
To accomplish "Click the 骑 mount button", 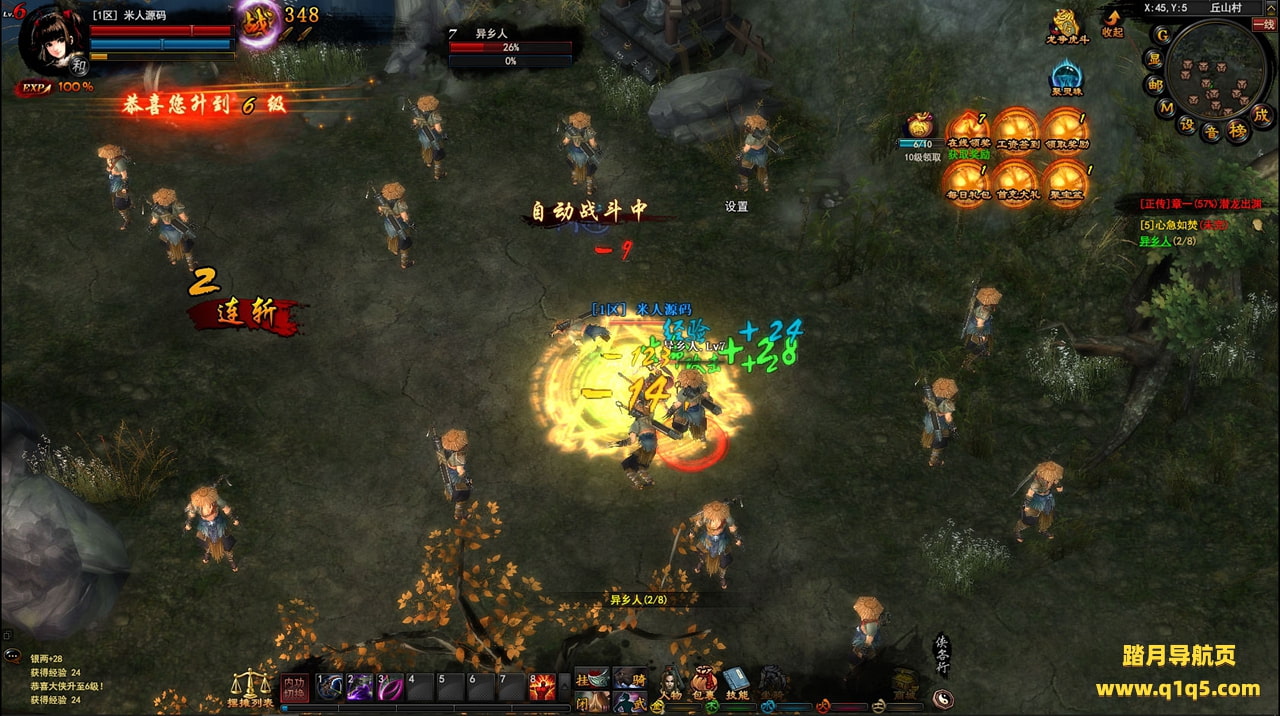I will [x=630, y=678].
